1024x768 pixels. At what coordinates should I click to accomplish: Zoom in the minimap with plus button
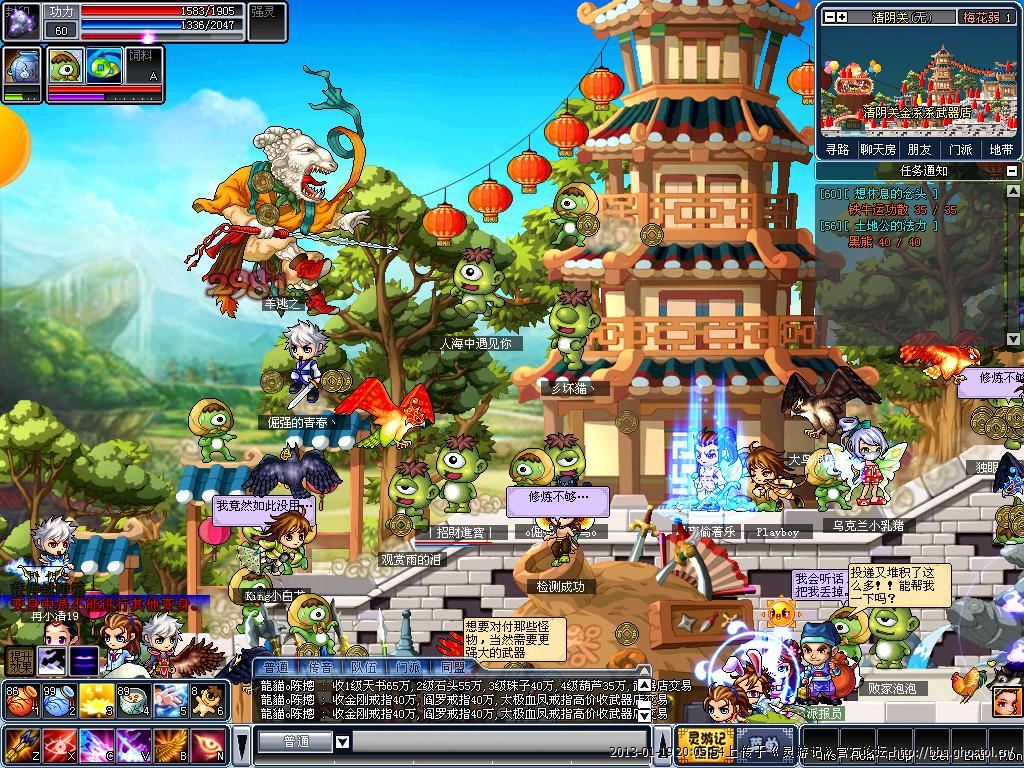[842, 17]
